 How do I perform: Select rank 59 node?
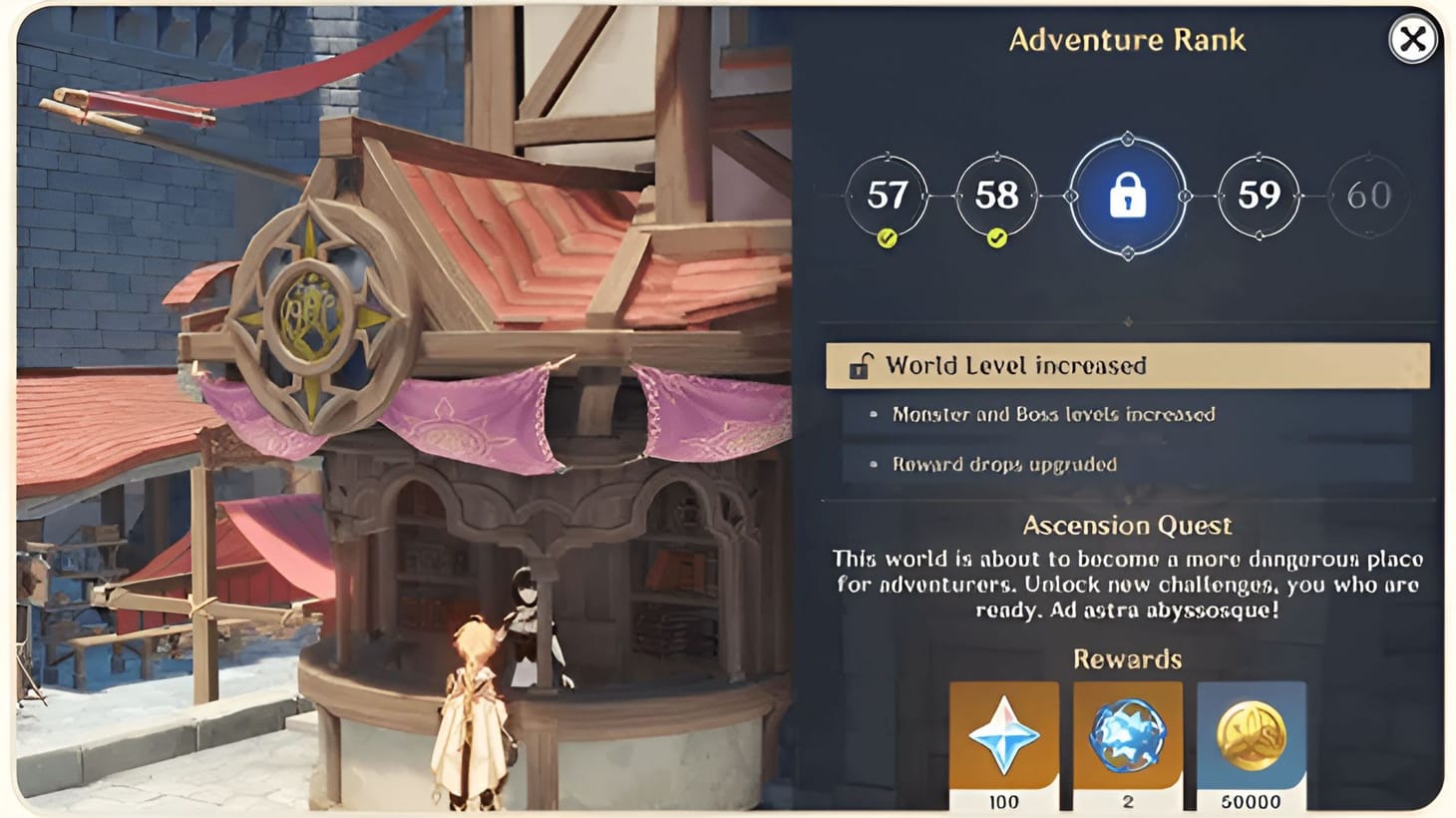coord(1260,197)
